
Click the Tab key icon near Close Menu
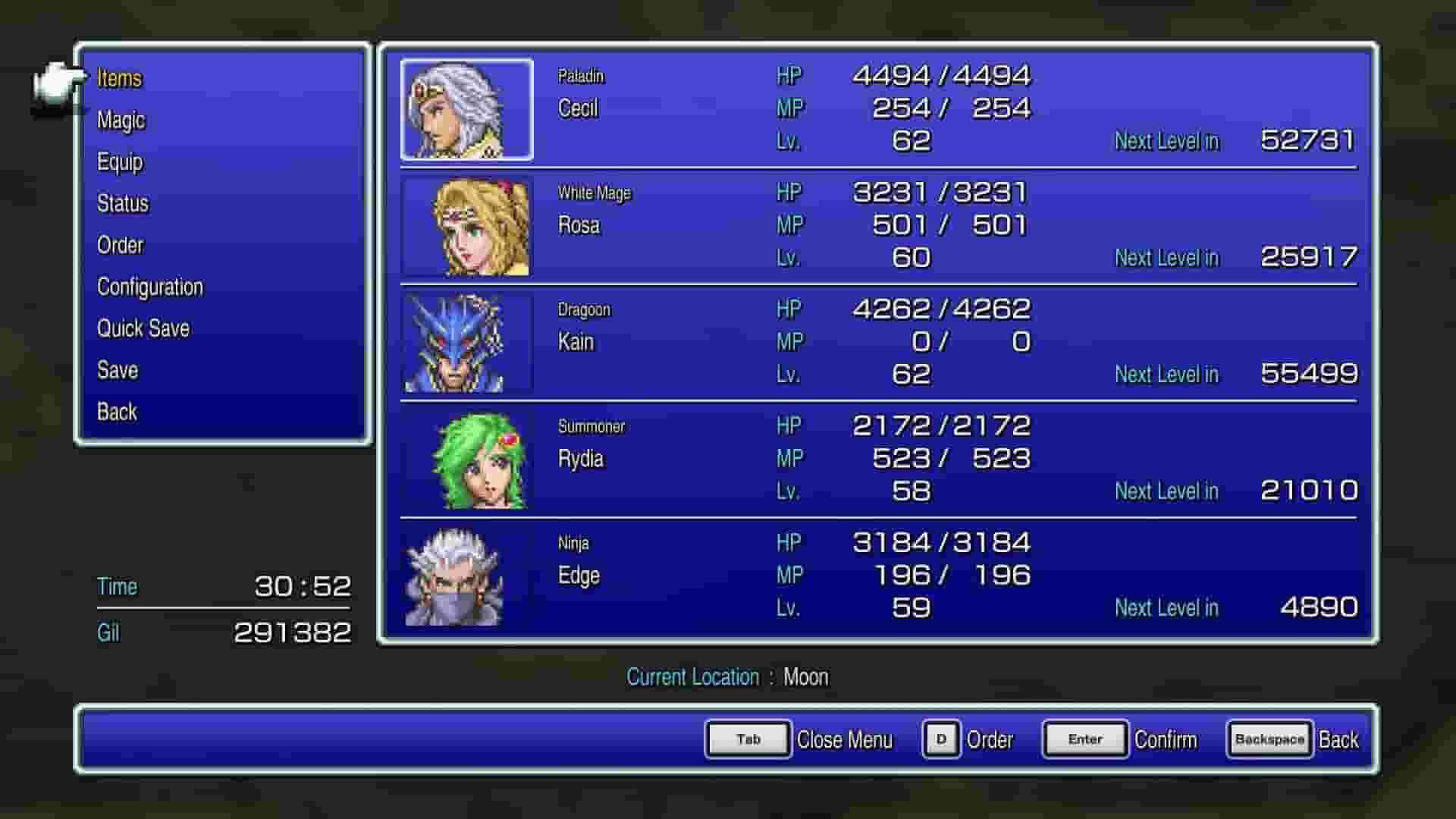click(x=747, y=739)
